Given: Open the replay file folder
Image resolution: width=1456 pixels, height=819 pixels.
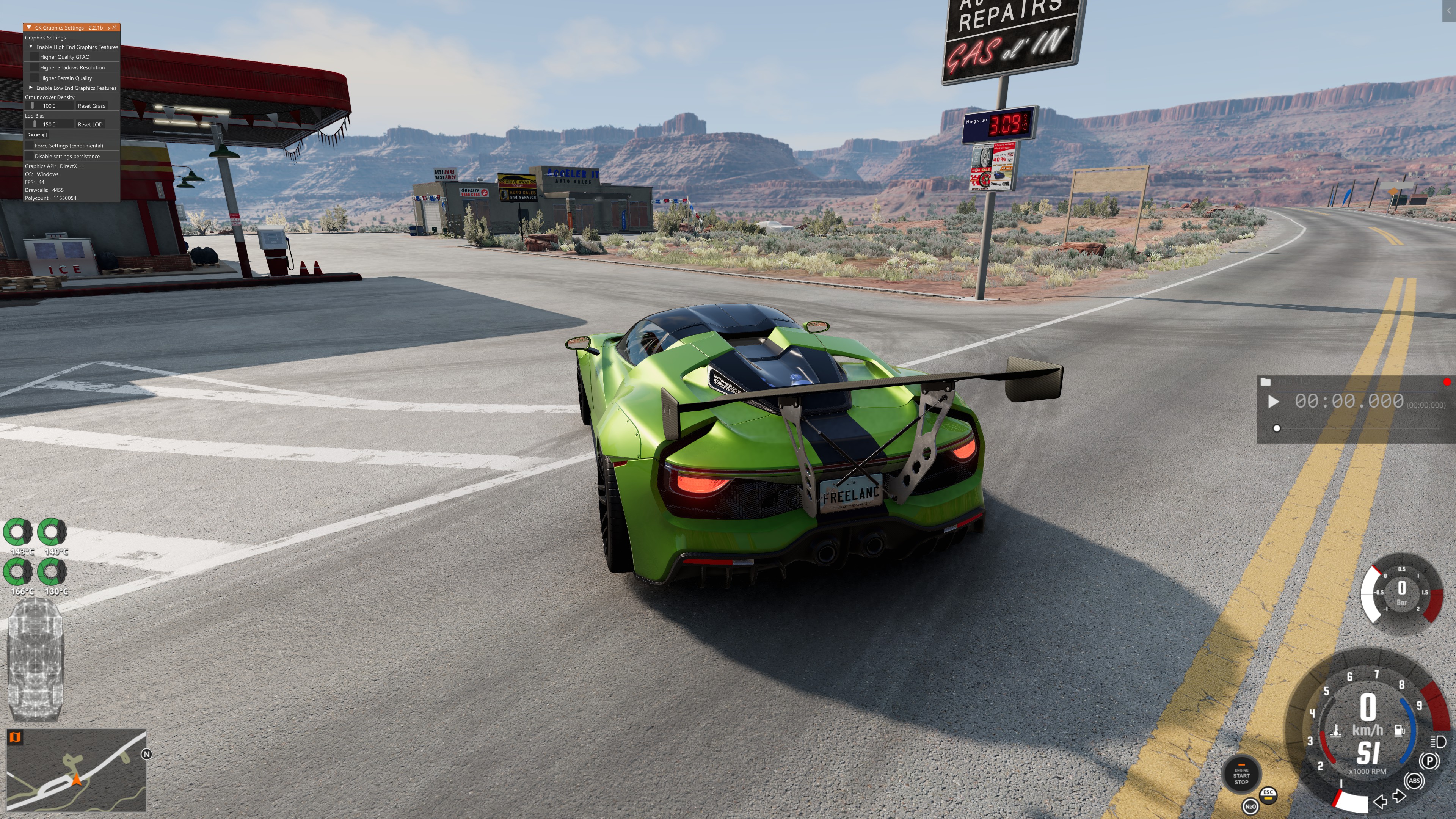Looking at the screenshot, I should [1266, 382].
